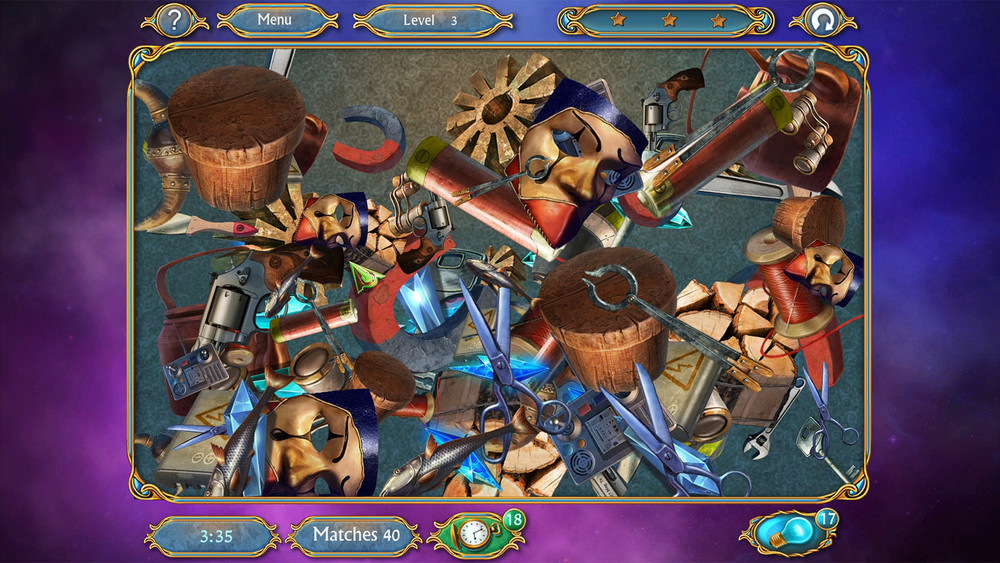Open the Menu button
The height and width of the screenshot is (563, 1000).
point(275,19)
